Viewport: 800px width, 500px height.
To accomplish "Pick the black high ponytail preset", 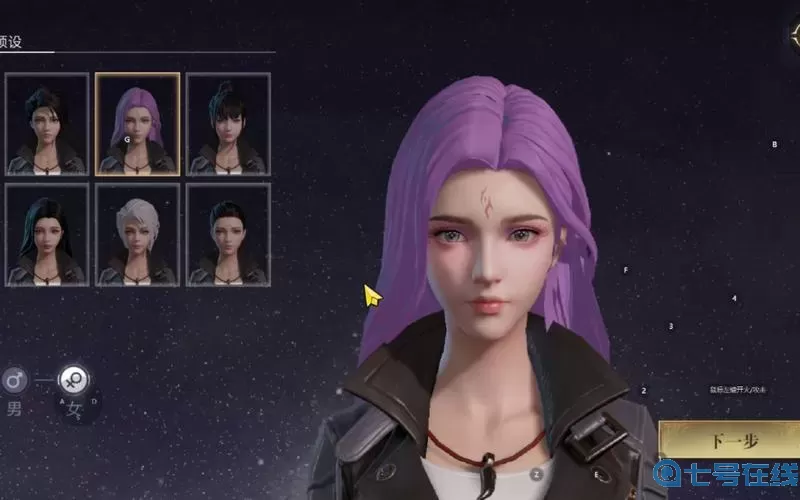I will point(228,124).
